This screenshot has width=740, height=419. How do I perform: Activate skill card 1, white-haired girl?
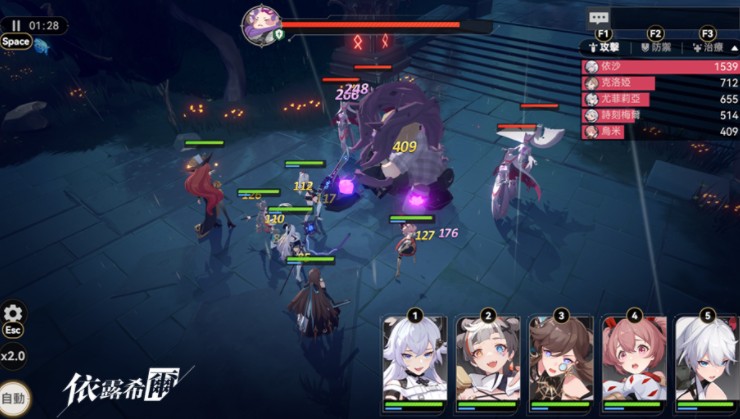coord(415,363)
